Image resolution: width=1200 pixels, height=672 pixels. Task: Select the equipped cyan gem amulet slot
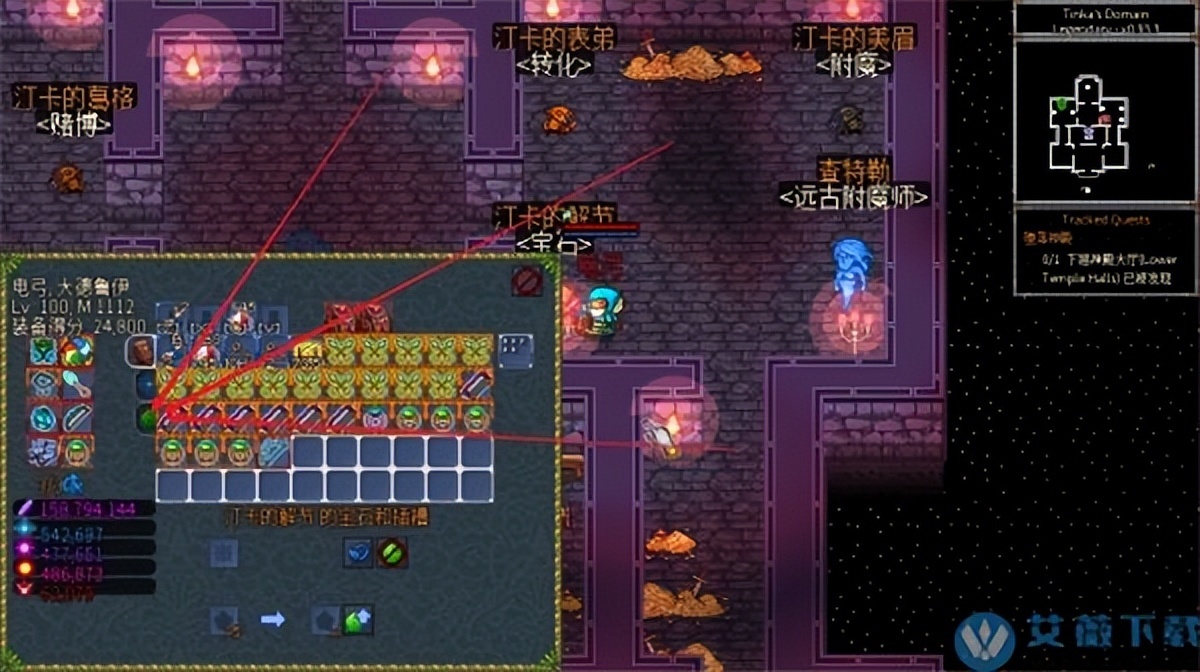(x=42, y=417)
